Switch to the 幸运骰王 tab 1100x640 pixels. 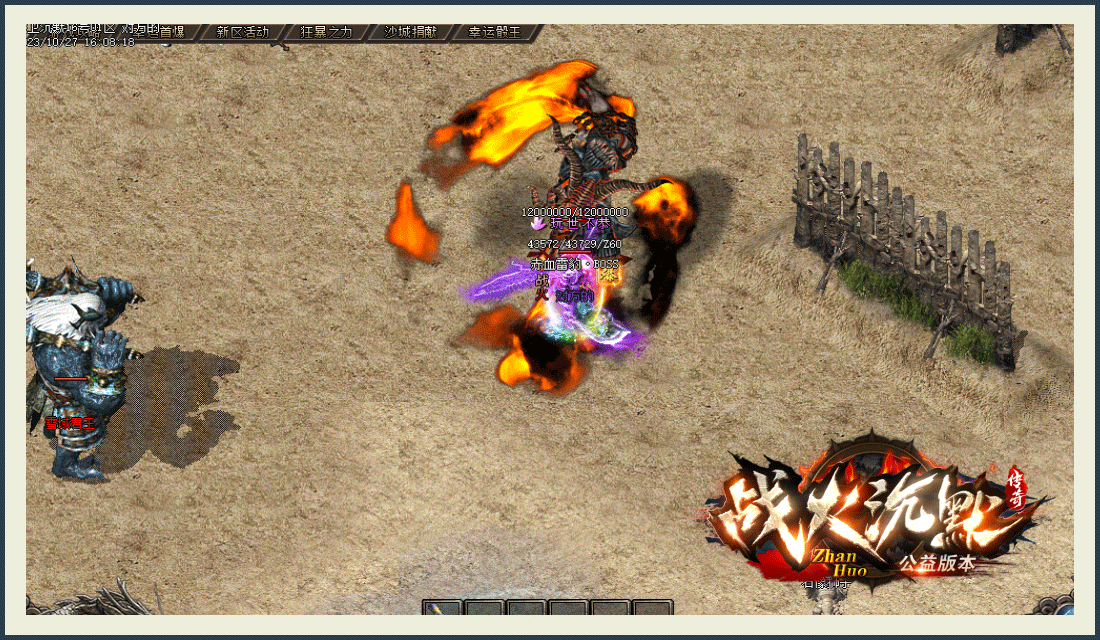coord(495,32)
